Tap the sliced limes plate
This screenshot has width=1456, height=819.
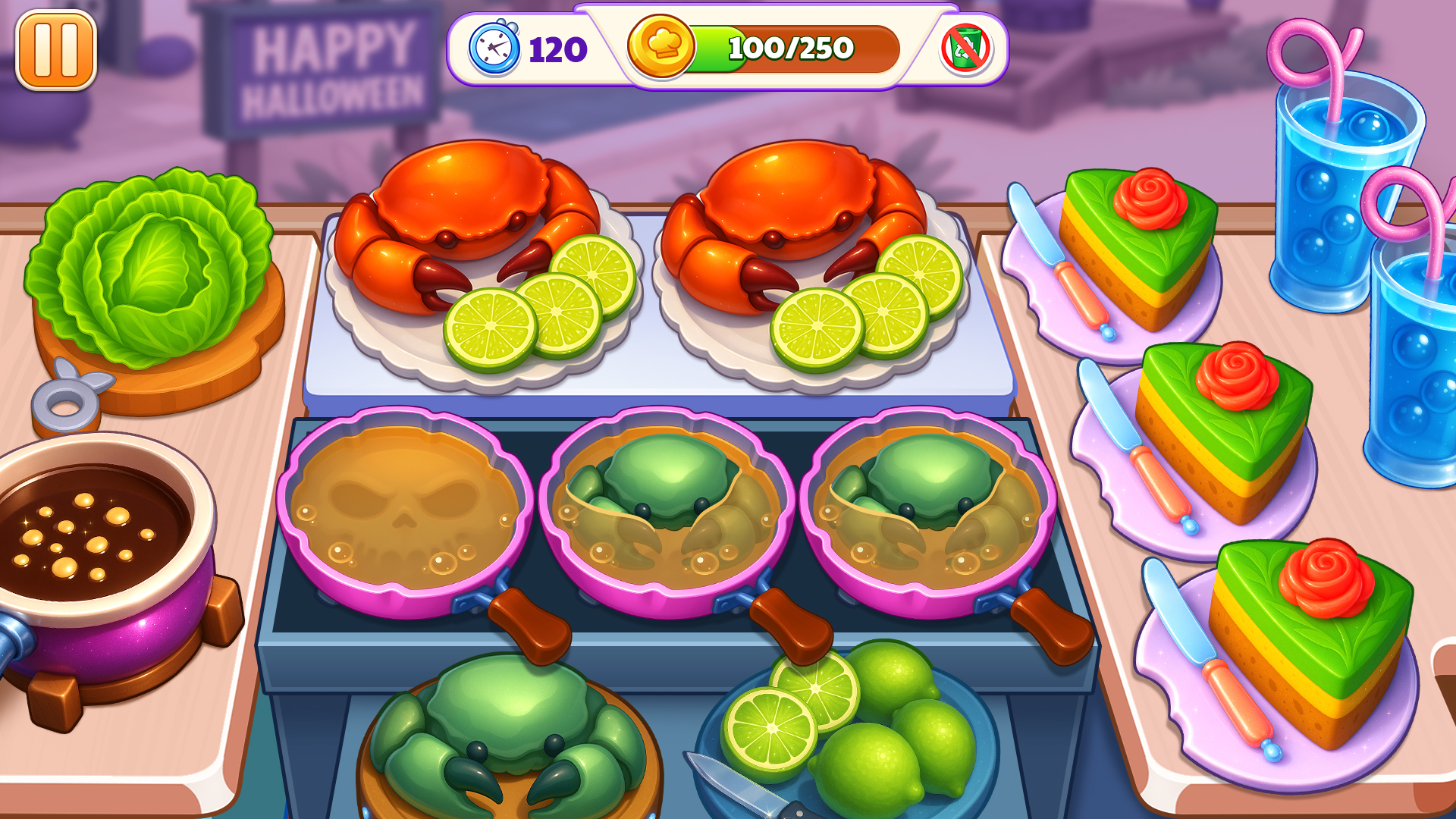pos(834,736)
